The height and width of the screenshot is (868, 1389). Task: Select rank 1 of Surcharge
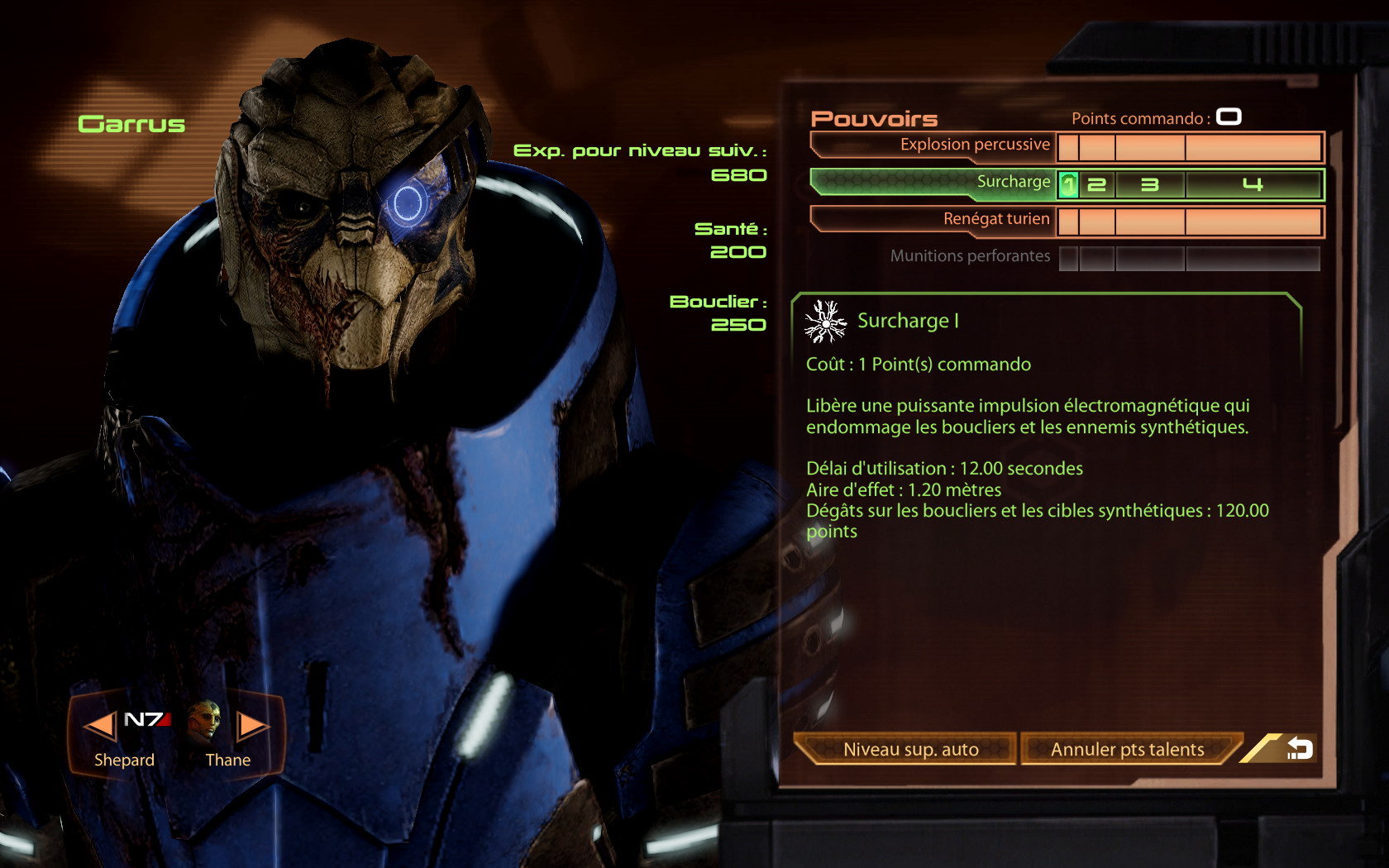tap(1068, 185)
